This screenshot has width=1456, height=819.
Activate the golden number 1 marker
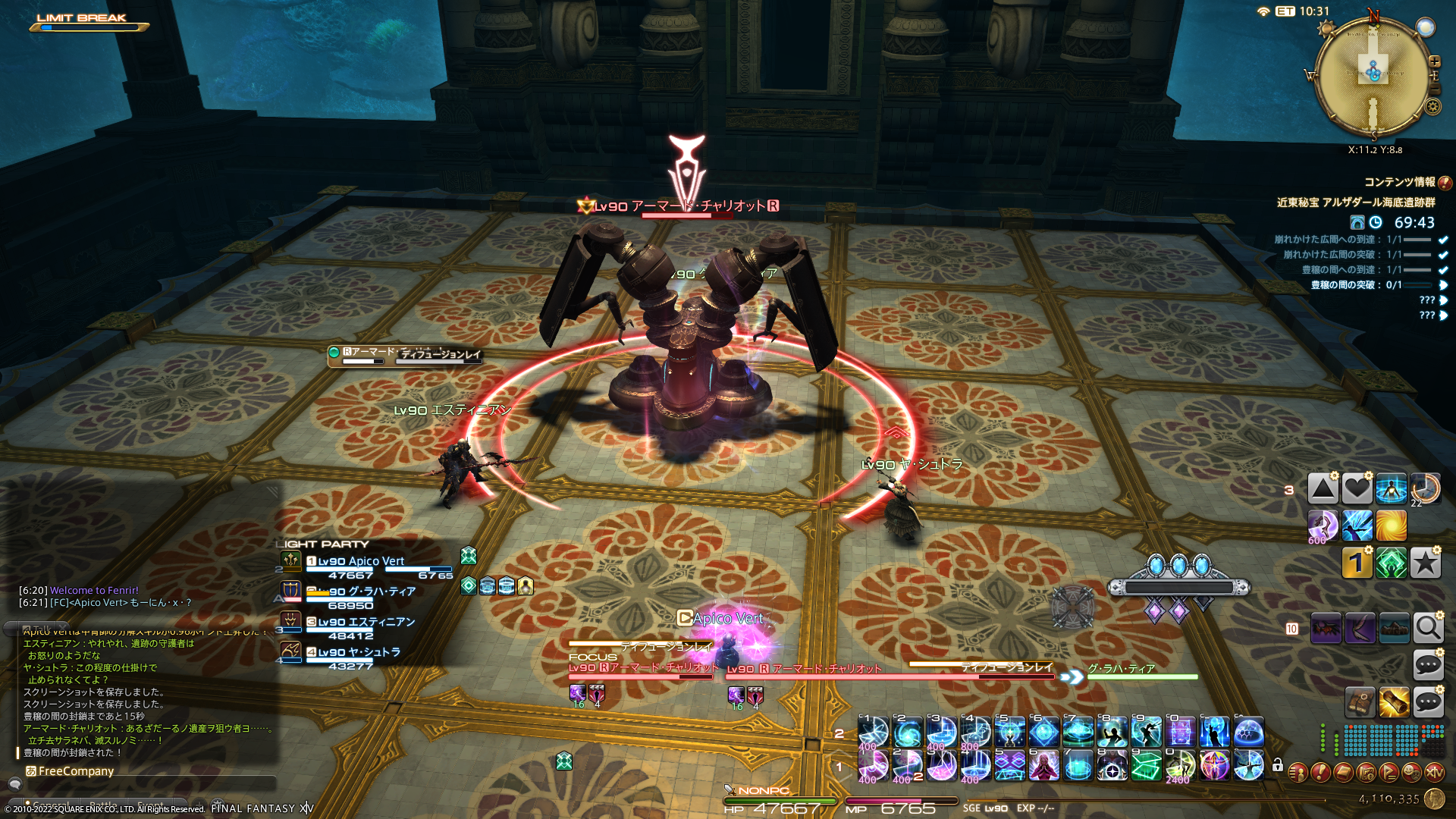click(1357, 563)
